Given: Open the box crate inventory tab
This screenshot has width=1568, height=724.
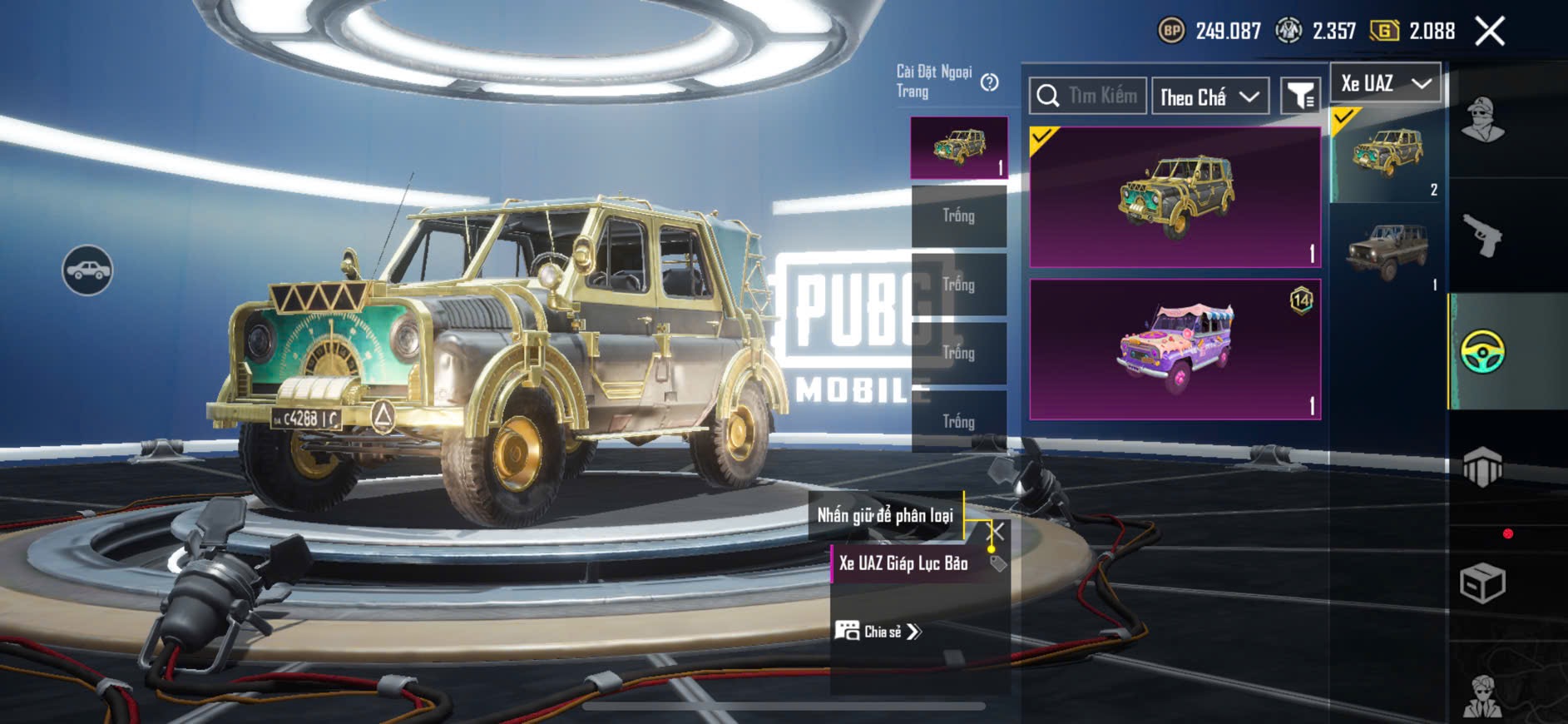Looking at the screenshot, I should coord(1482,583).
